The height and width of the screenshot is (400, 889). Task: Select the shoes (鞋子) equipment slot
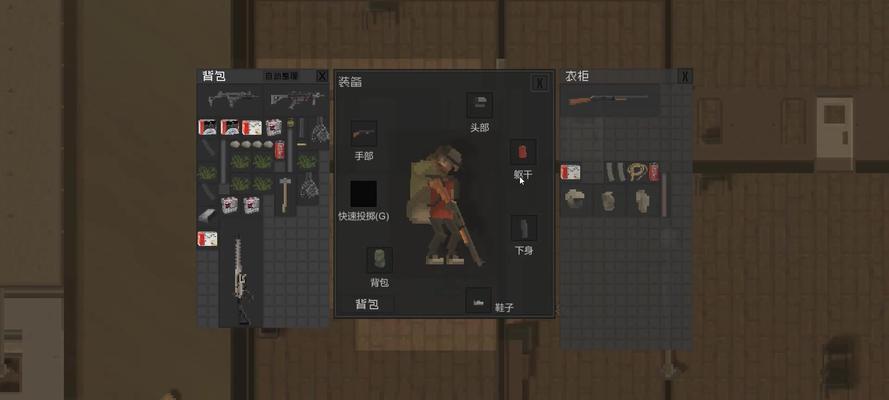pyautogui.click(x=479, y=300)
